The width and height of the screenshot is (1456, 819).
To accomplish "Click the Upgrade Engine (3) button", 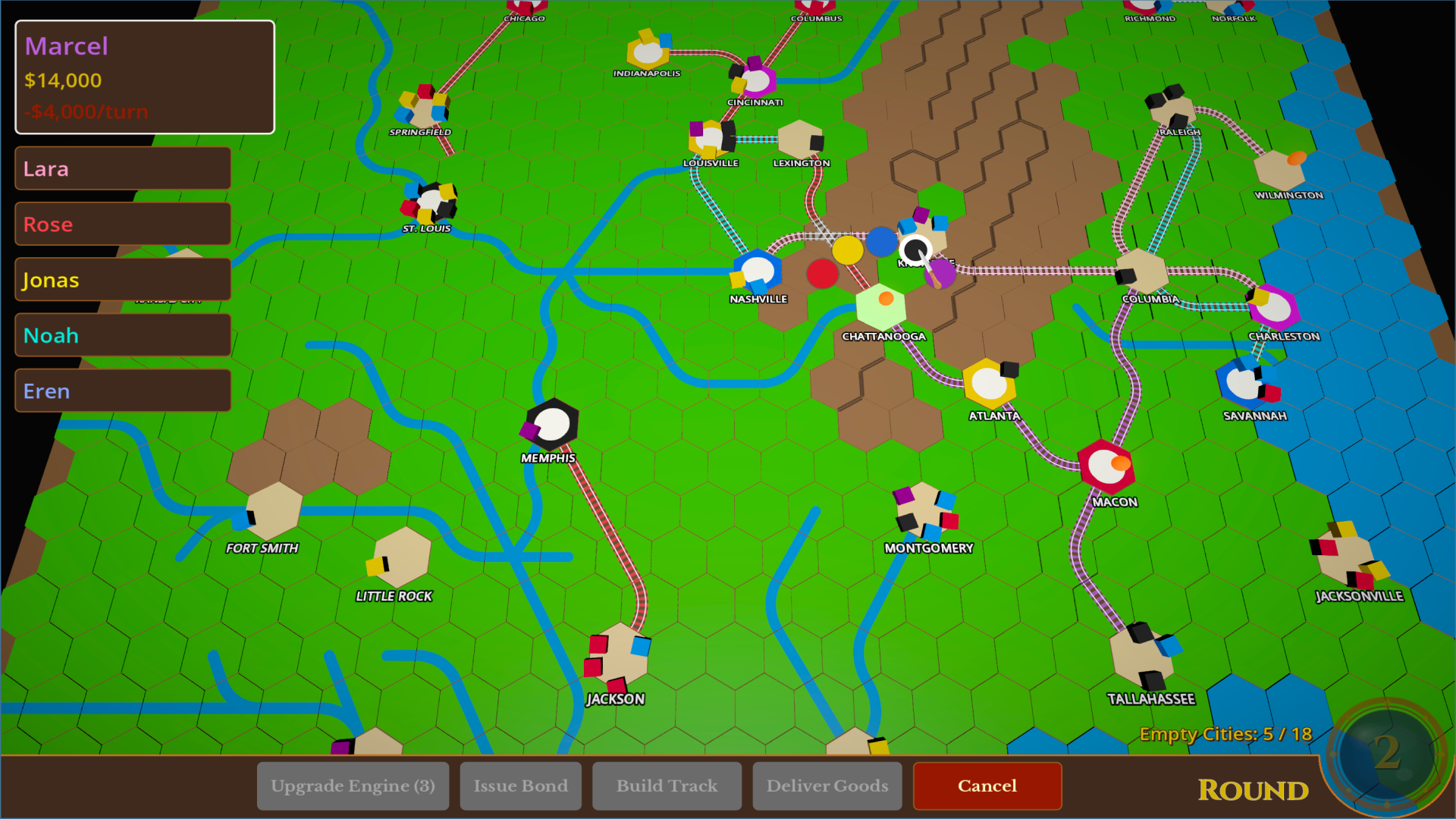I will (353, 786).
